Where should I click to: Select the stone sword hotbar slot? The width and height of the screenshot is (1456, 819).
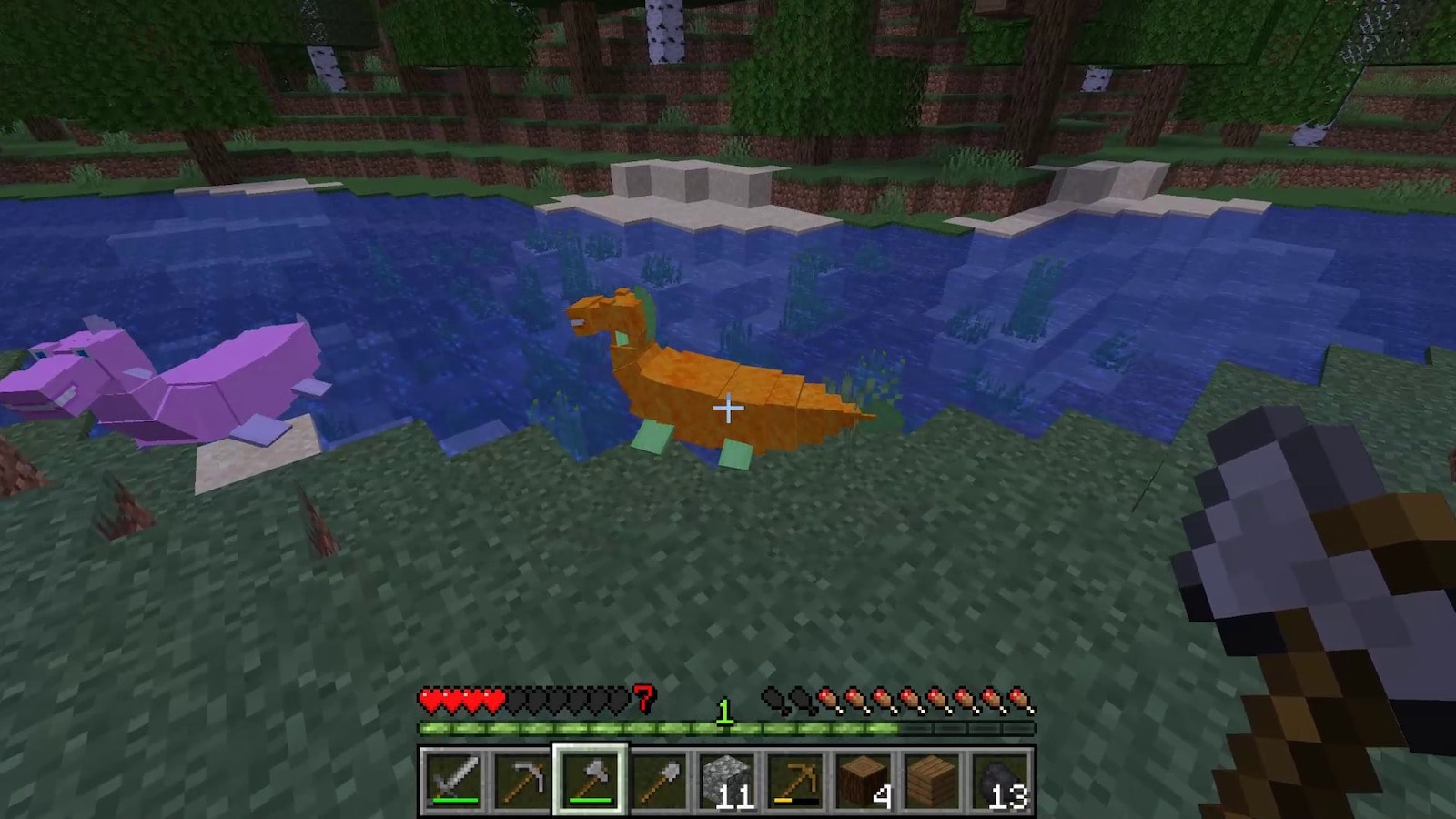(453, 780)
